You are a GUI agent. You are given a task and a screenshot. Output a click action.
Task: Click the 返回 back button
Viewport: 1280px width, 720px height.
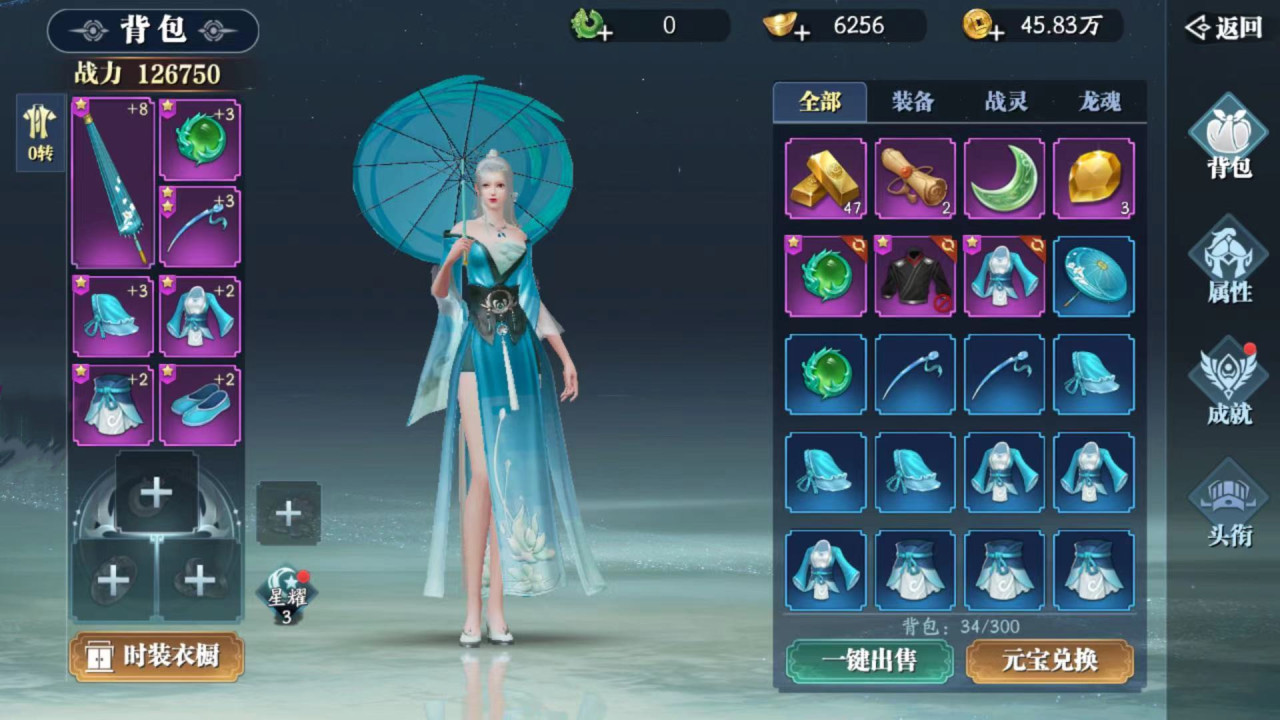tap(1224, 28)
